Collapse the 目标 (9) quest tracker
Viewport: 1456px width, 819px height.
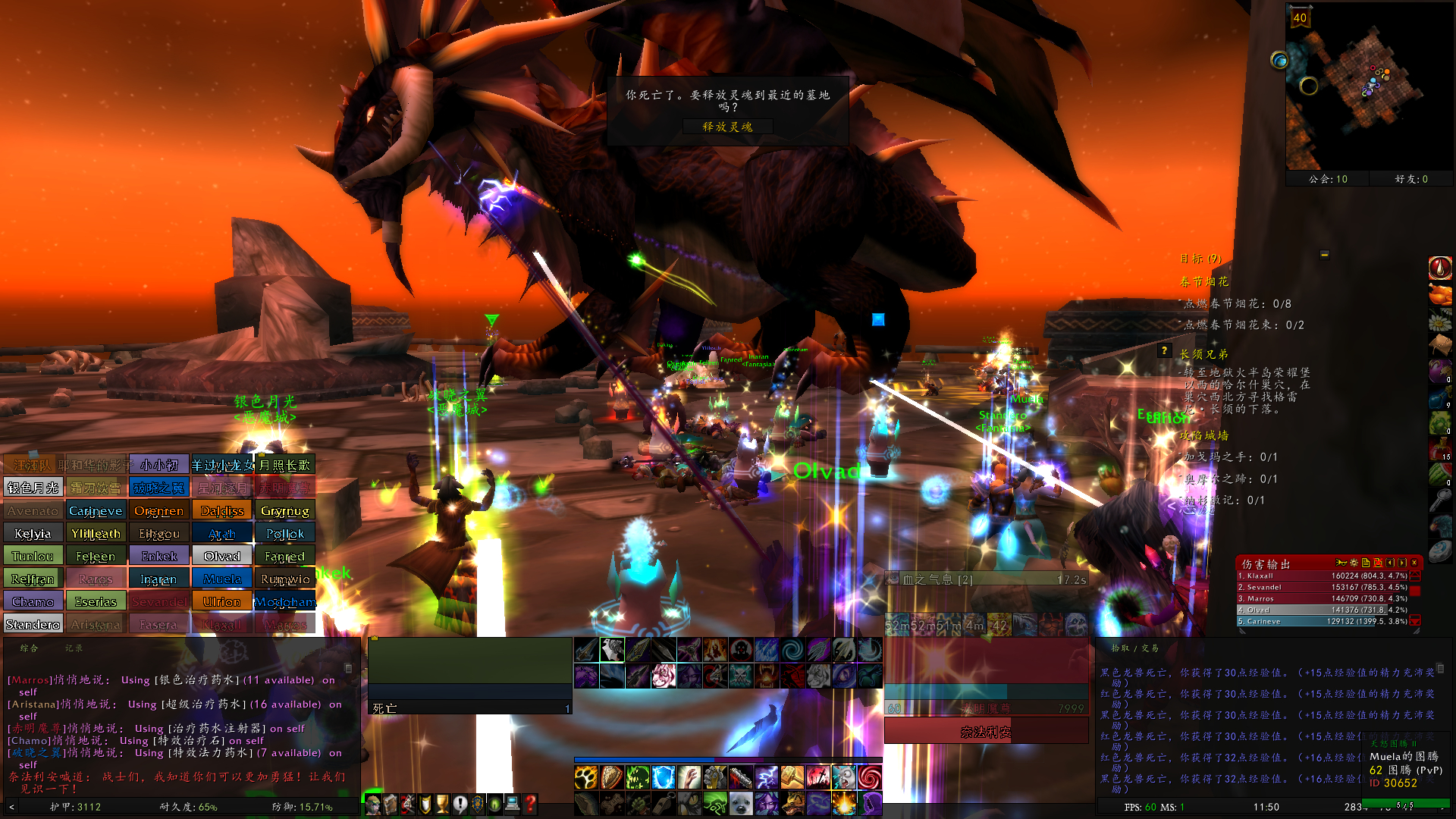[1324, 256]
